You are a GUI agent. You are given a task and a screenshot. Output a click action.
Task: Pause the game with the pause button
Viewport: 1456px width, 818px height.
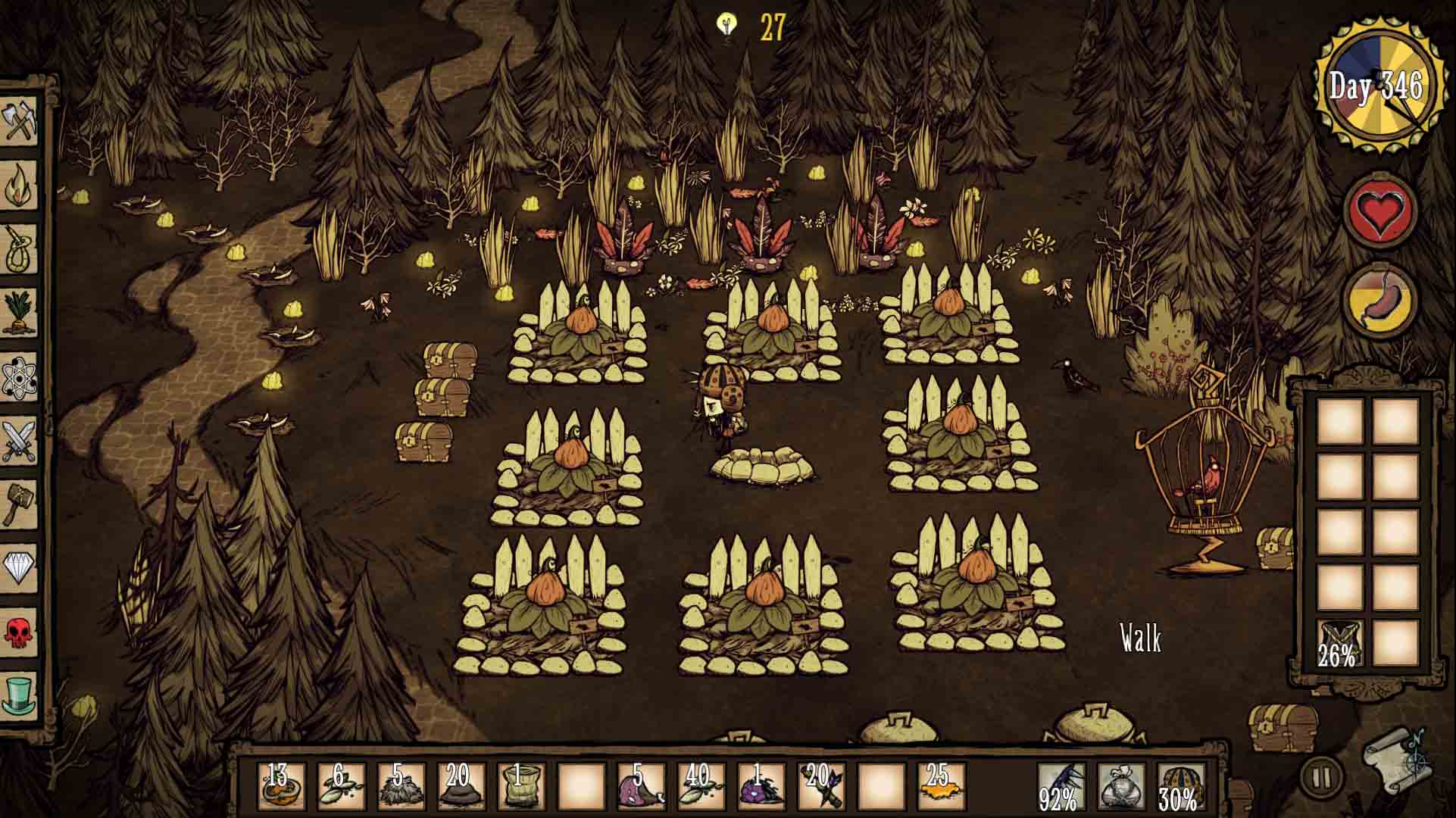pyautogui.click(x=1321, y=777)
